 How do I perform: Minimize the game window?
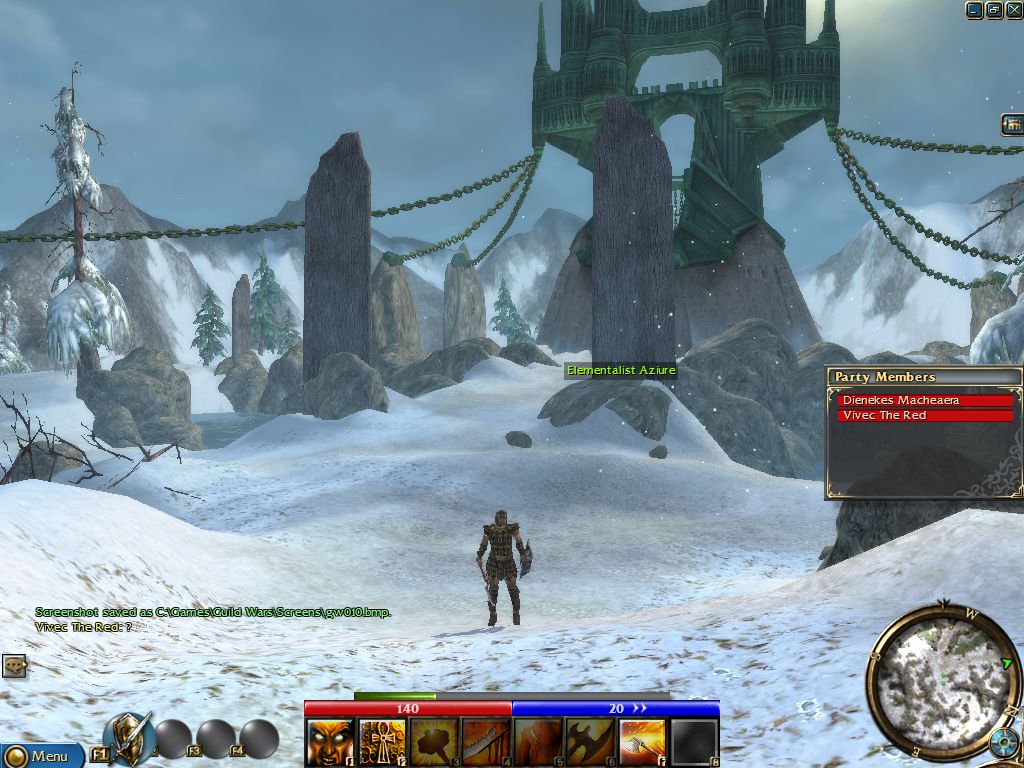[x=975, y=10]
